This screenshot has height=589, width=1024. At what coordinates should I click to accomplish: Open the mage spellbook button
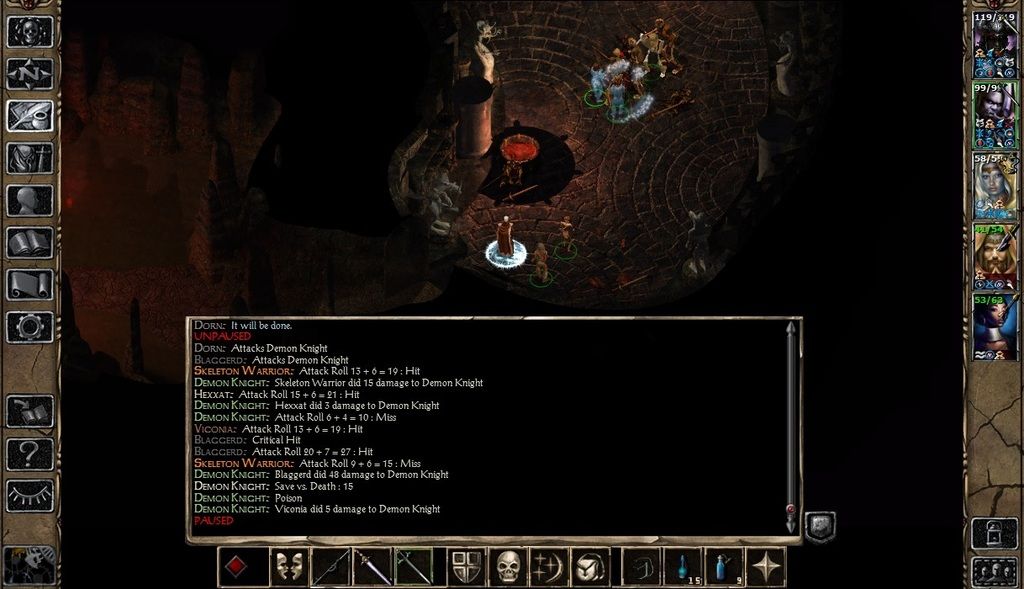tap(30, 242)
